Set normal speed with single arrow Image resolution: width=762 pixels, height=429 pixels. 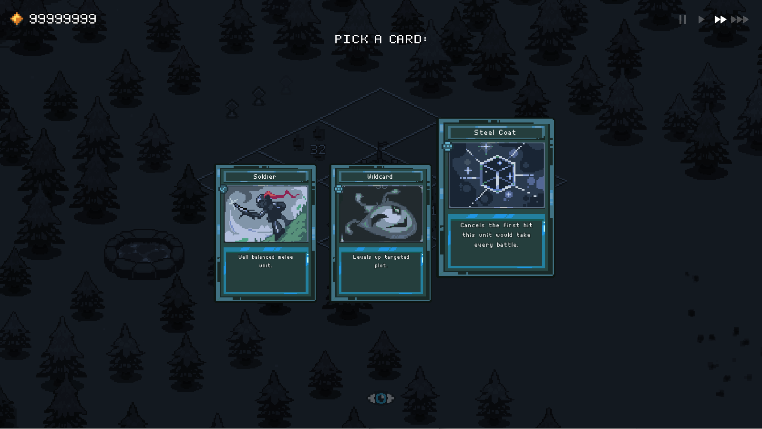pos(701,19)
